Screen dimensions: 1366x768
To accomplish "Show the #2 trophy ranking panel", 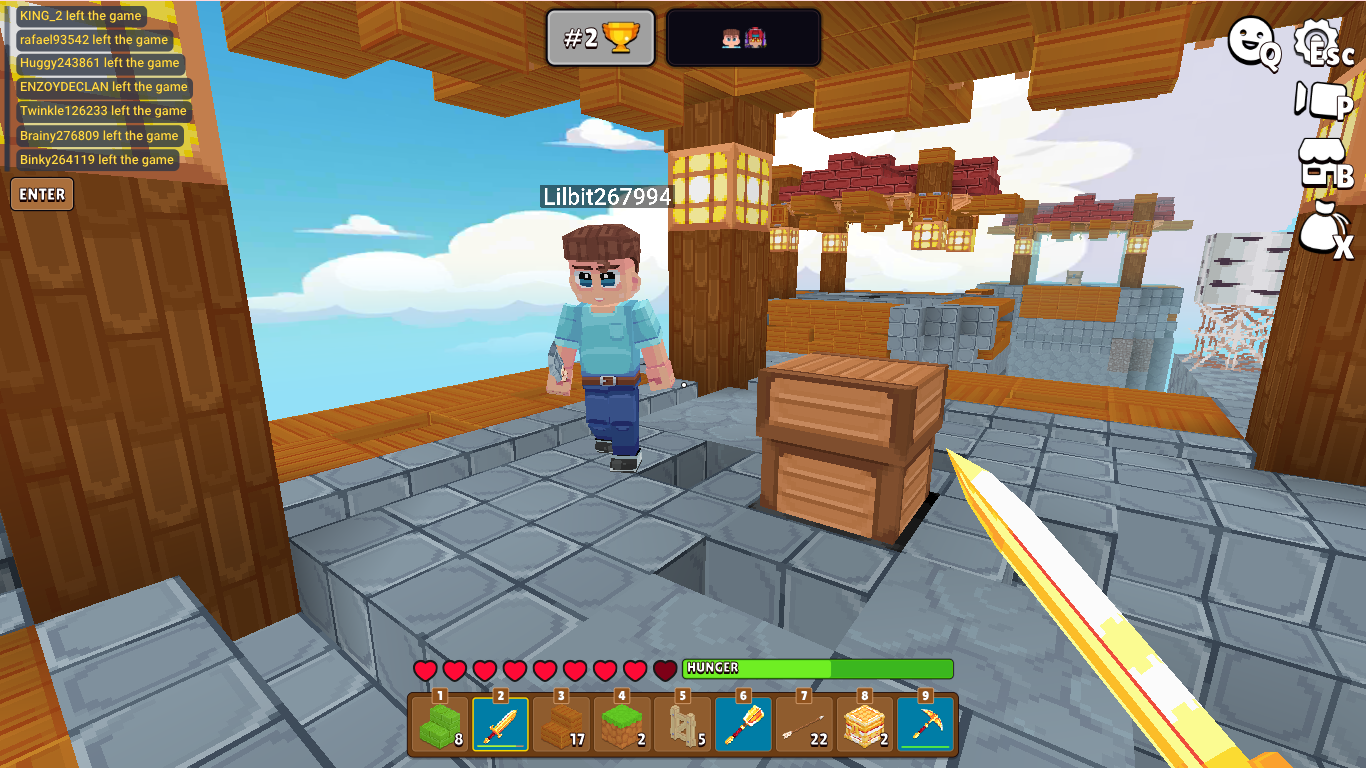I will pyautogui.click(x=600, y=39).
